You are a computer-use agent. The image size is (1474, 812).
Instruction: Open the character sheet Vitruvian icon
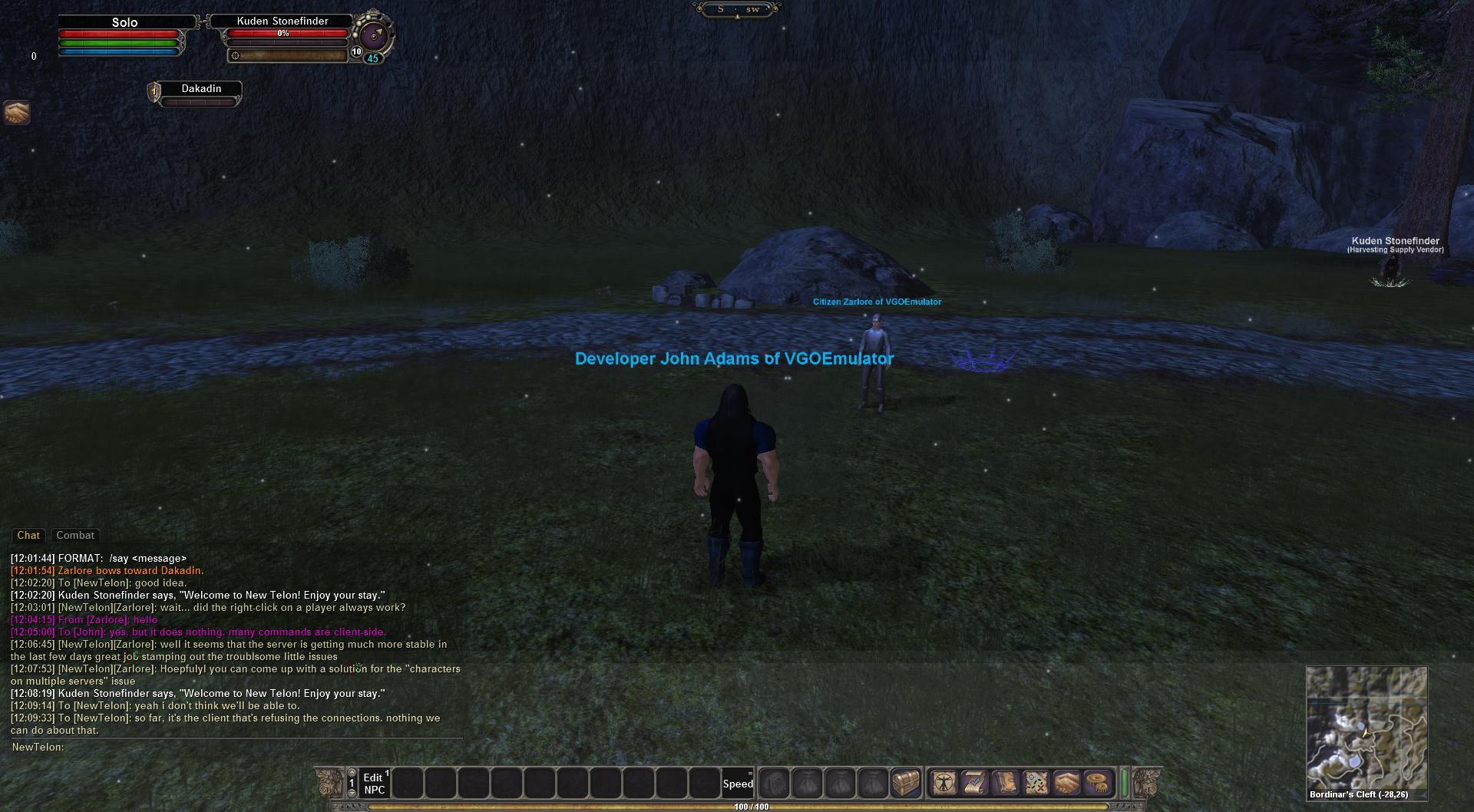tap(944, 784)
